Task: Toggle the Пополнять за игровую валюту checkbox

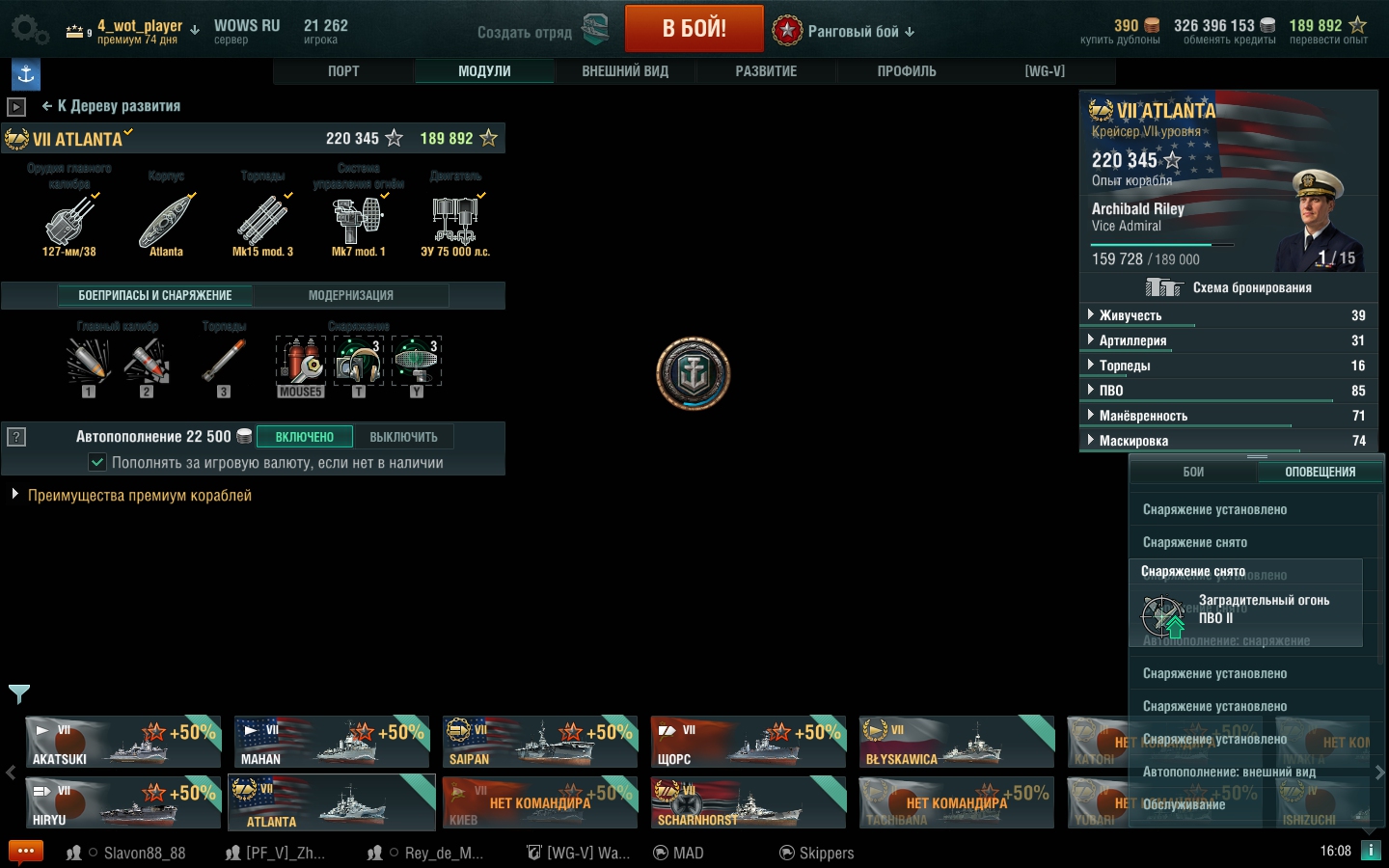Action: coord(97,463)
